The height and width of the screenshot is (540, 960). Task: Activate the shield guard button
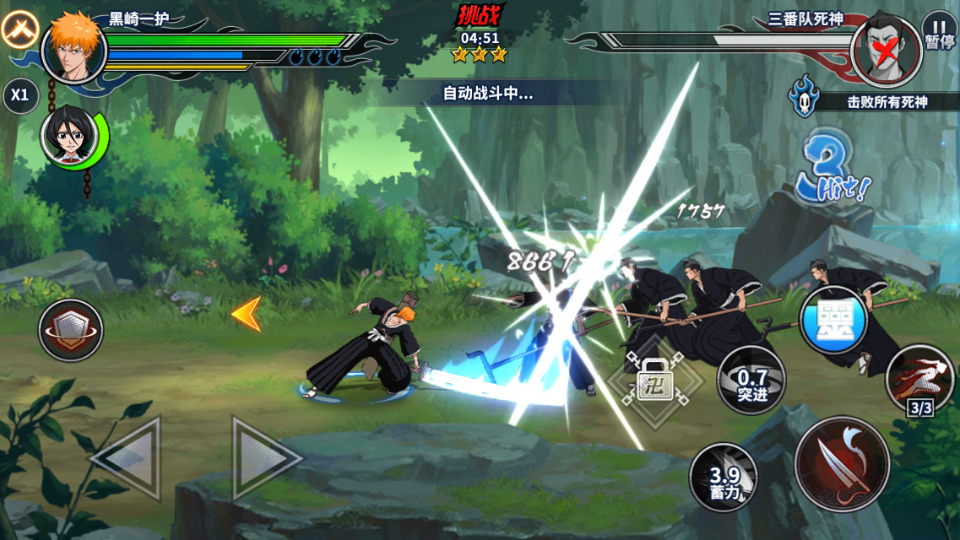click(70, 330)
